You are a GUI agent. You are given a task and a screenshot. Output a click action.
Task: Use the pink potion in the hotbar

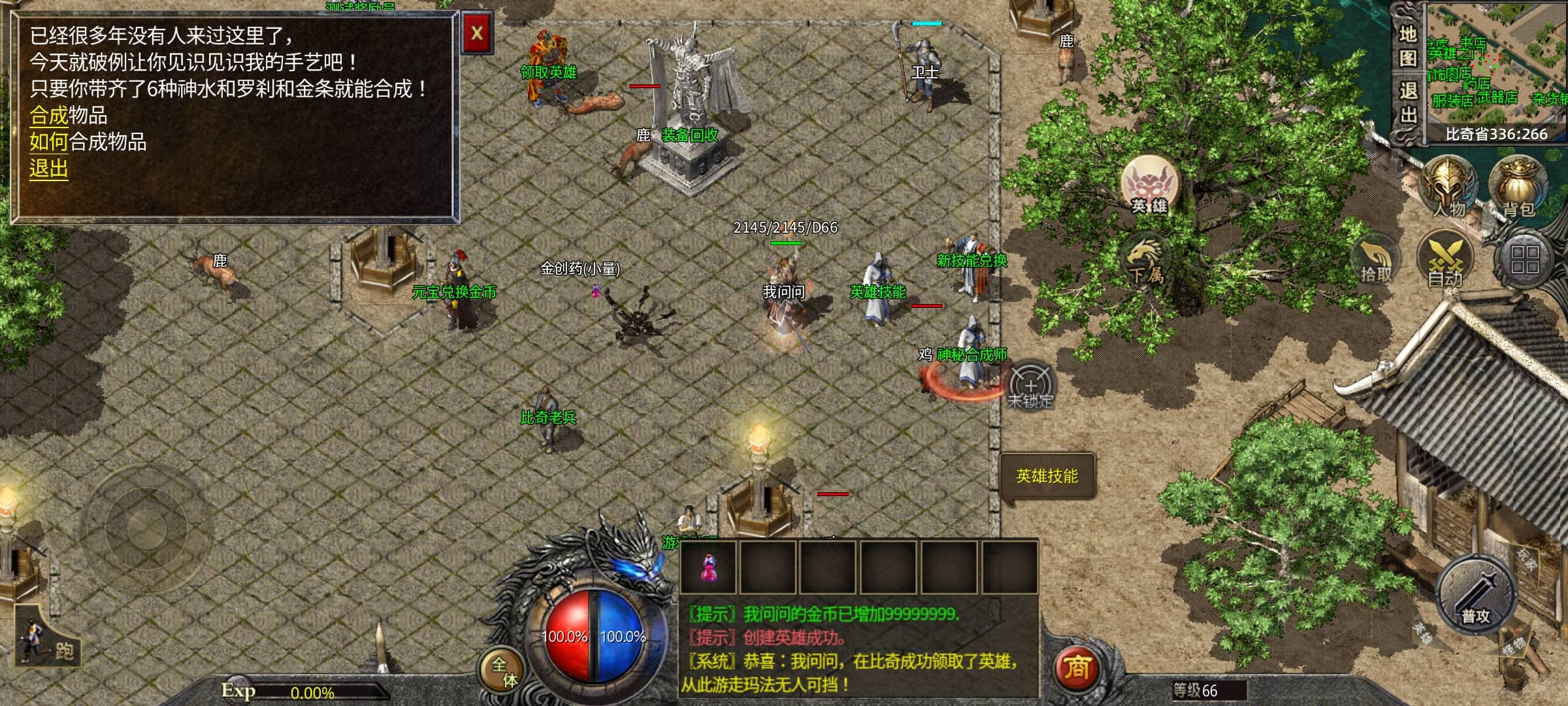[708, 566]
